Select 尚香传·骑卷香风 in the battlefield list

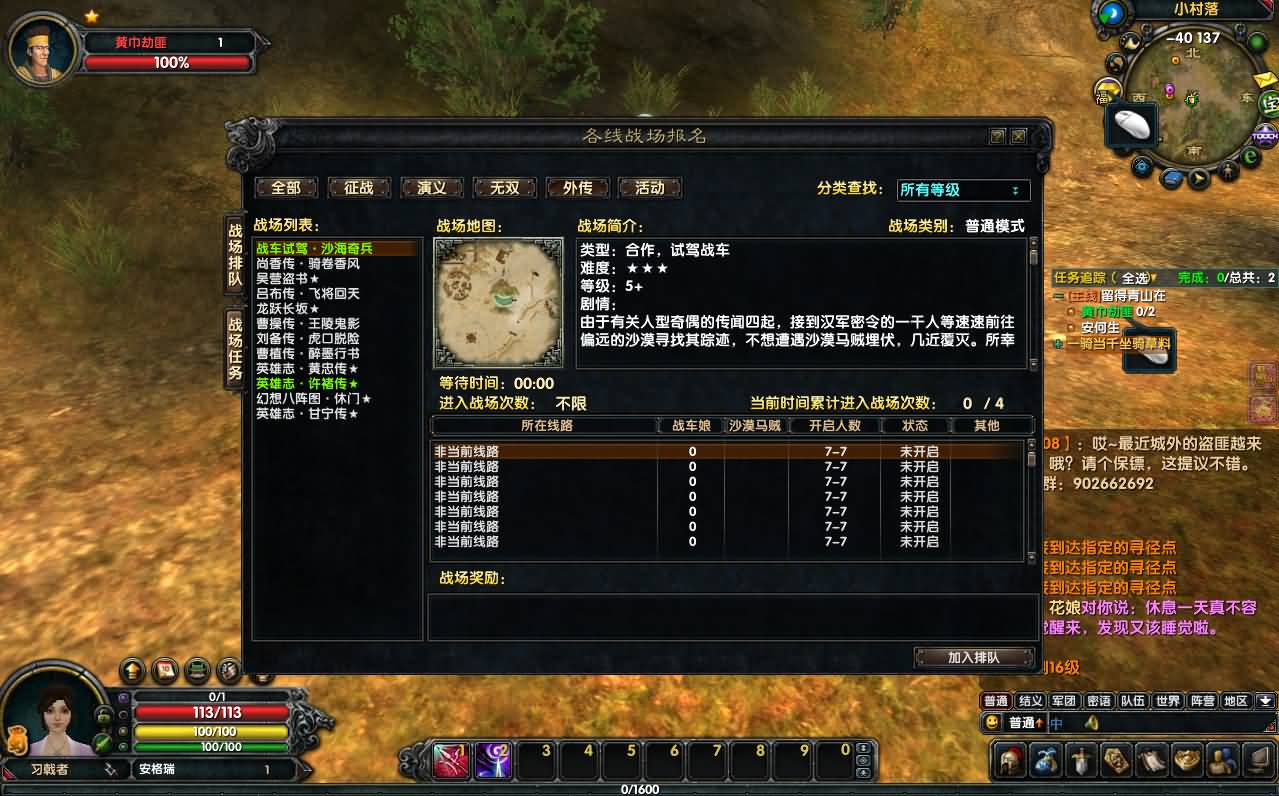pyautogui.click(x=308, y=264)
